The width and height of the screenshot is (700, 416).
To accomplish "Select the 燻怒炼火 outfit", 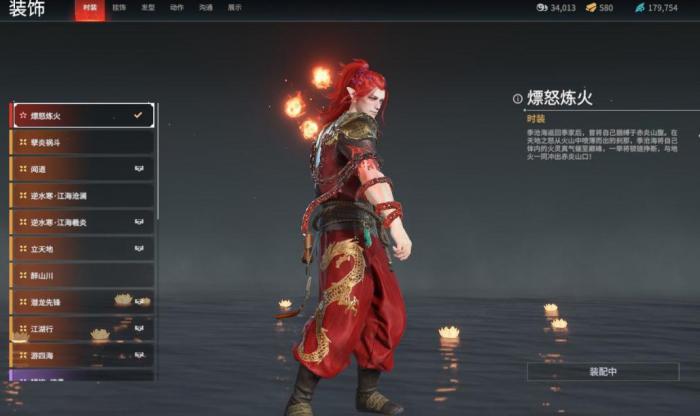I will 82,116.
